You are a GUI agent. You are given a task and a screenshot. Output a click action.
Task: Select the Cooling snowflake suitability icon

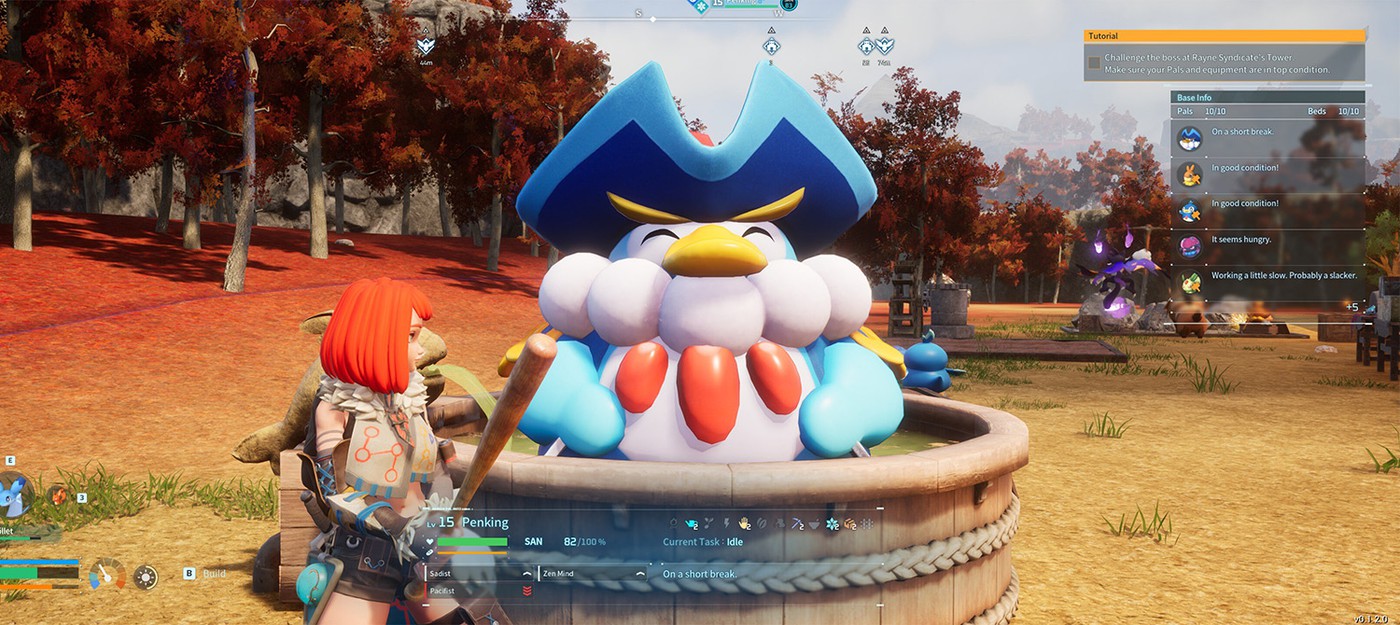tap(831, 523)
